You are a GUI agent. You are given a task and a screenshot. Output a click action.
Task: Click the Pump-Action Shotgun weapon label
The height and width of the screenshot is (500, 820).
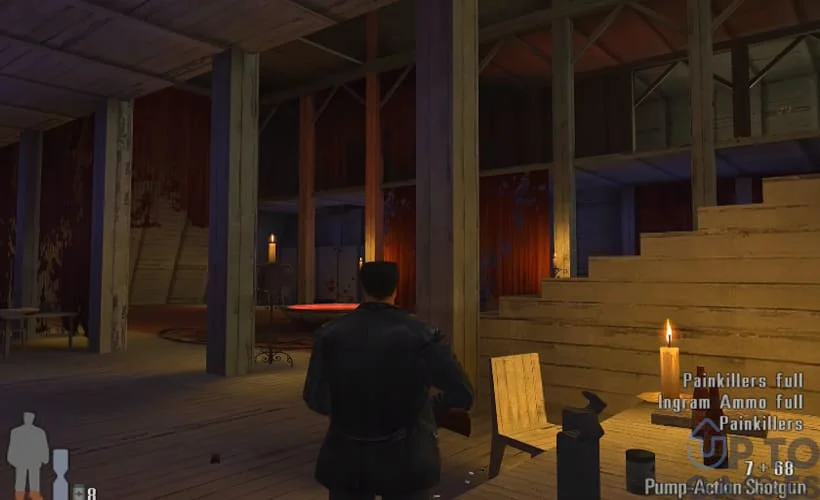coord(725,487)
